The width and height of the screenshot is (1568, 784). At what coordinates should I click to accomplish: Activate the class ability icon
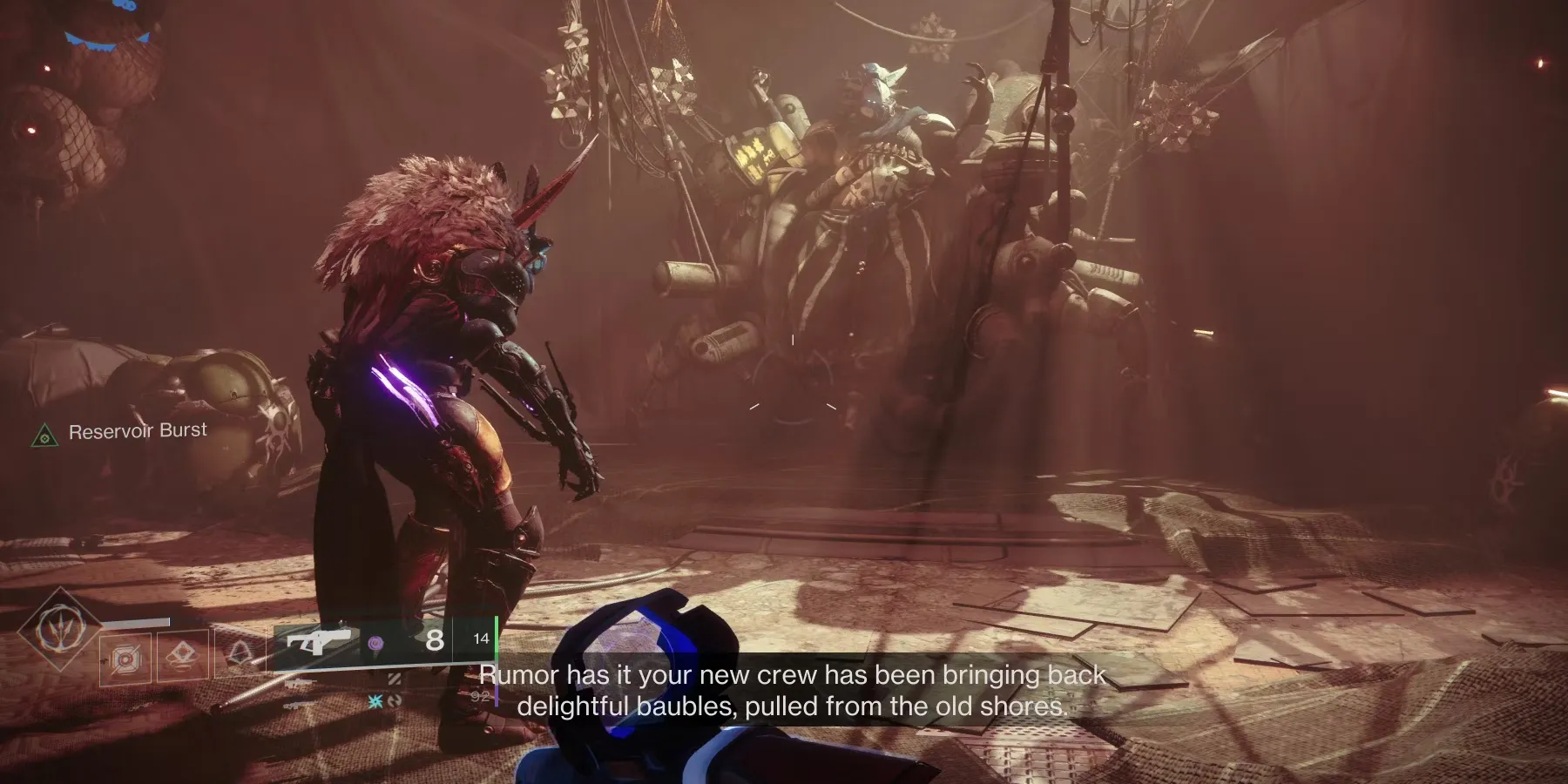[240, 655]
